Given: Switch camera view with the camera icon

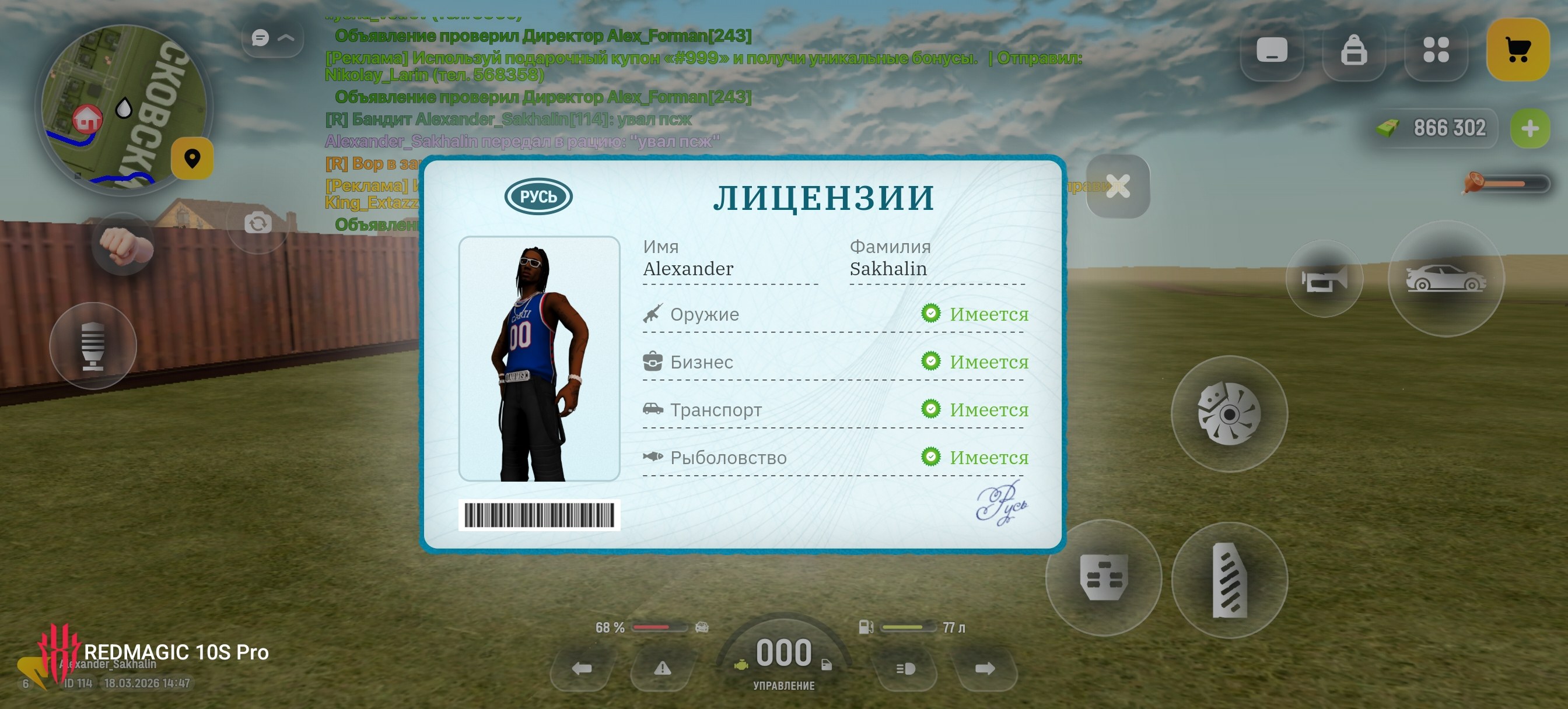Looking at the screenshot, I should (x=257, y=223).
